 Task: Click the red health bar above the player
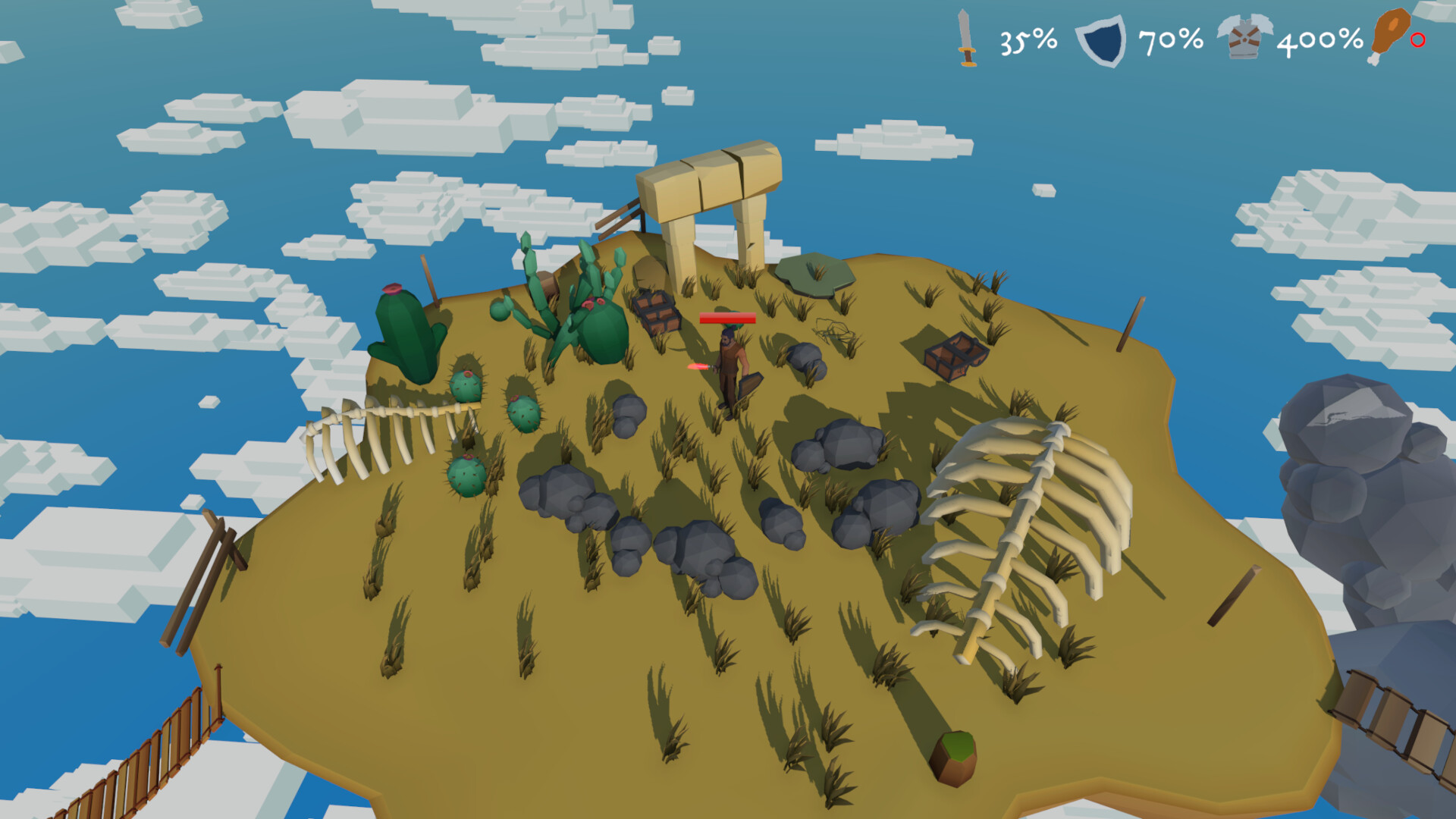726,320
